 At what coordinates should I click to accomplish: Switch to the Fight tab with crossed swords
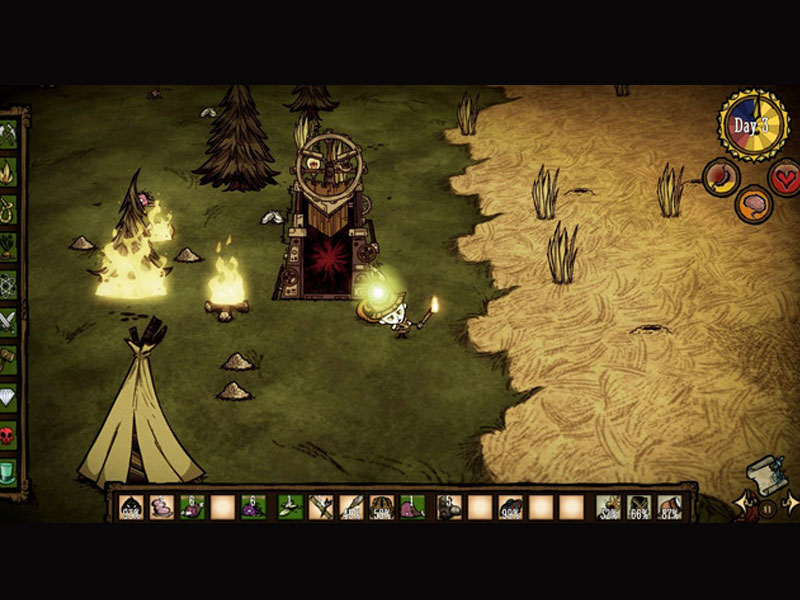coord(8,322)
